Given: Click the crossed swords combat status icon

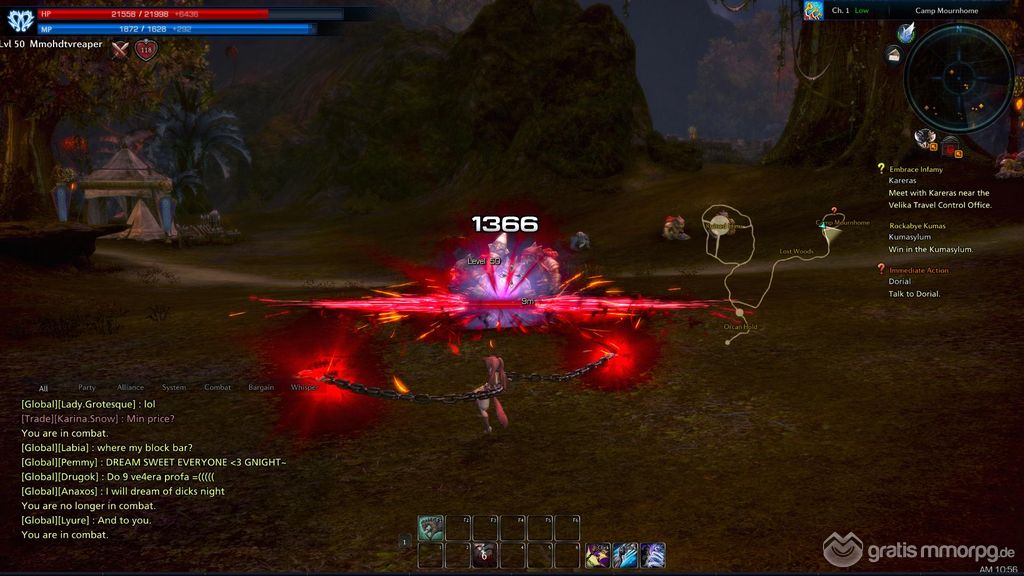Looking at the screenshot, I should tap(121, 49).
